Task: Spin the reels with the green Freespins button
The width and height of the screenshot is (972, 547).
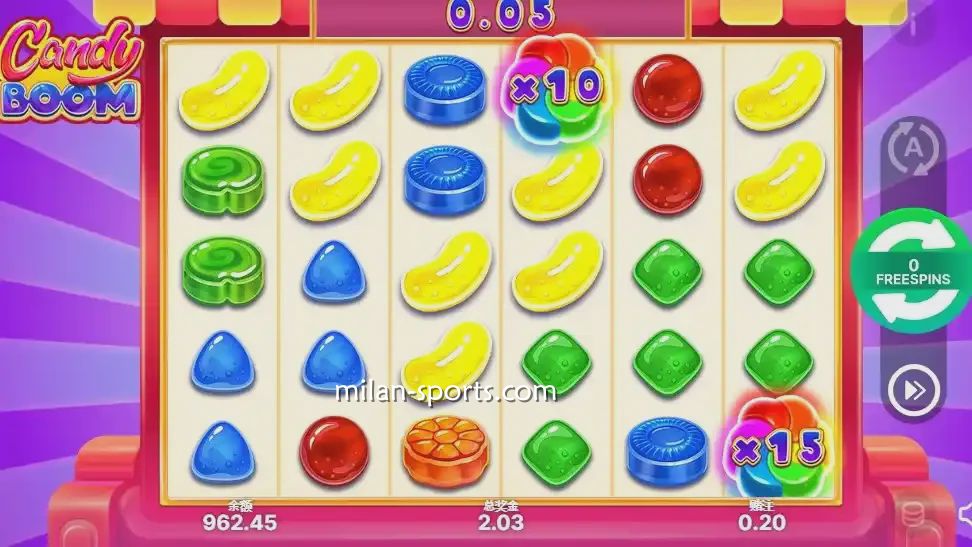Action: click(913, 270)
